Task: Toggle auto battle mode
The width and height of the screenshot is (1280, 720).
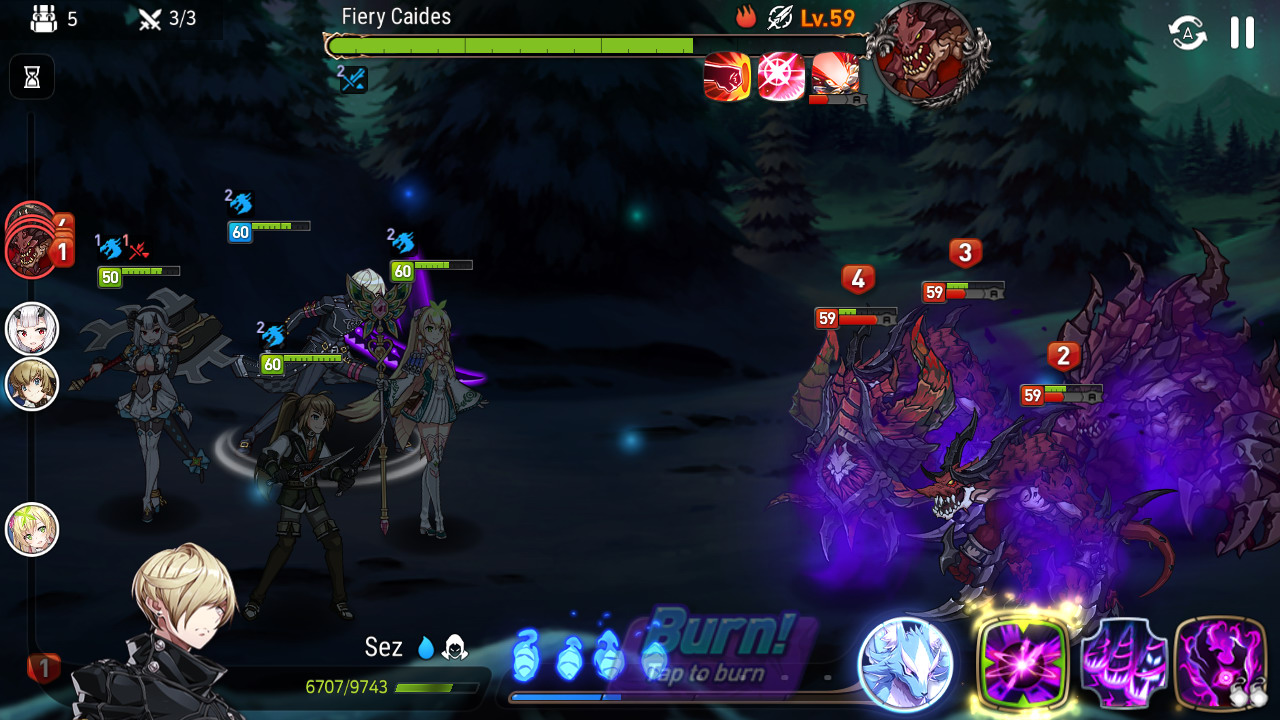Action: click(x=1187, y=33)
